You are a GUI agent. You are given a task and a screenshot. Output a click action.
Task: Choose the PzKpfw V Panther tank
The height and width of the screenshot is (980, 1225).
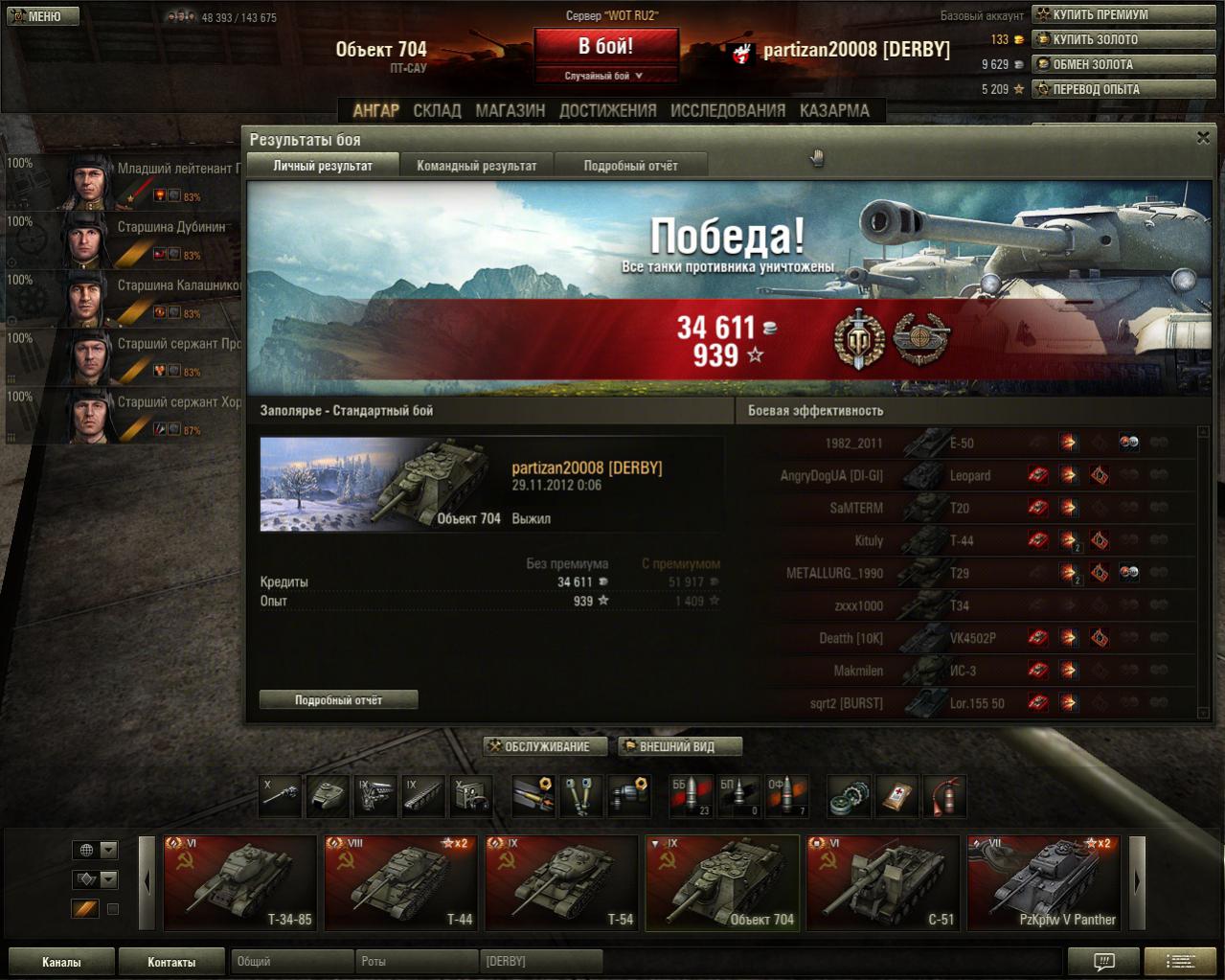[x=1044, y=882]
